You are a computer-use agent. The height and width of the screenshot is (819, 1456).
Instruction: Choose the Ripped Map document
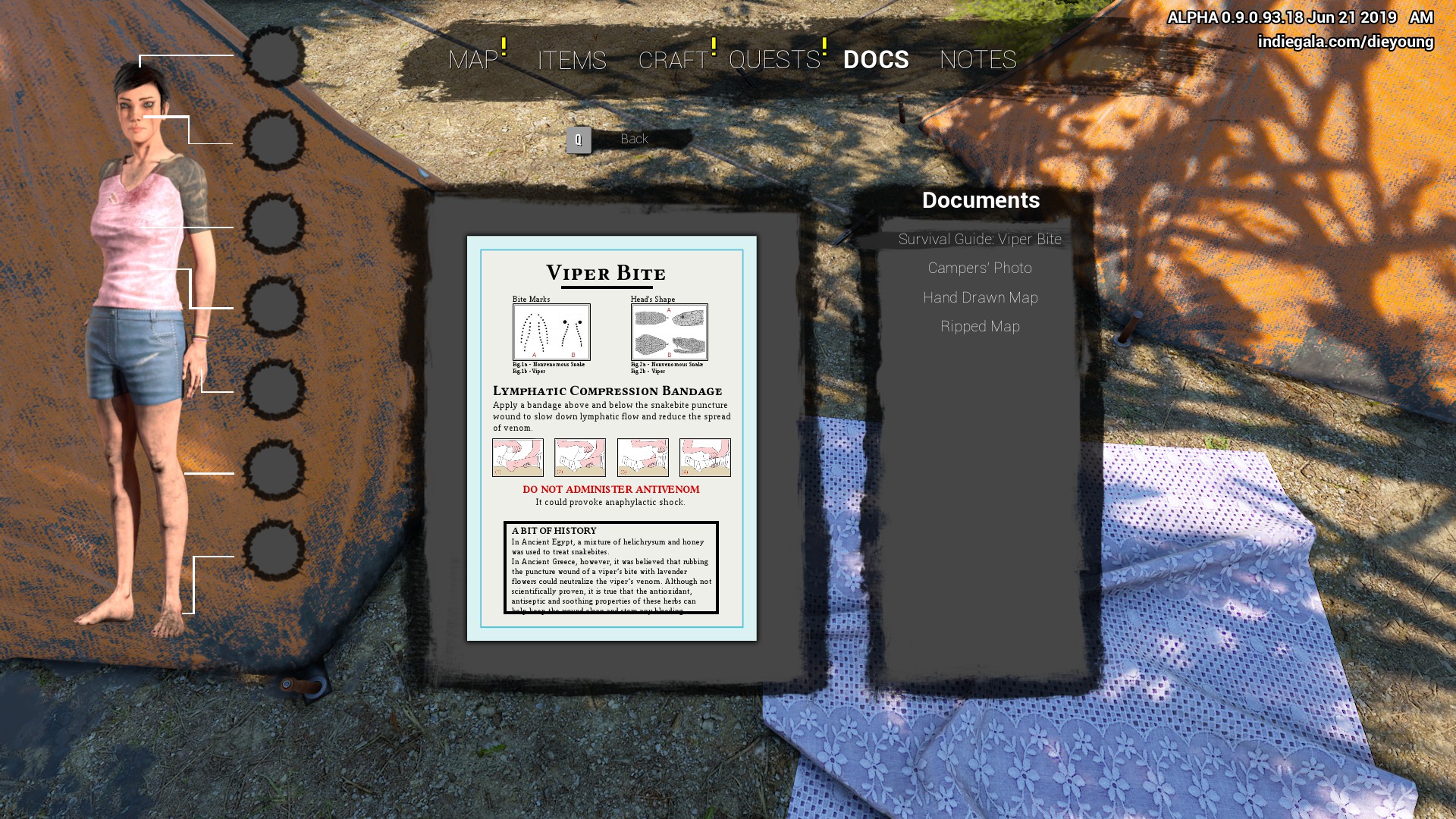point(980,327)
